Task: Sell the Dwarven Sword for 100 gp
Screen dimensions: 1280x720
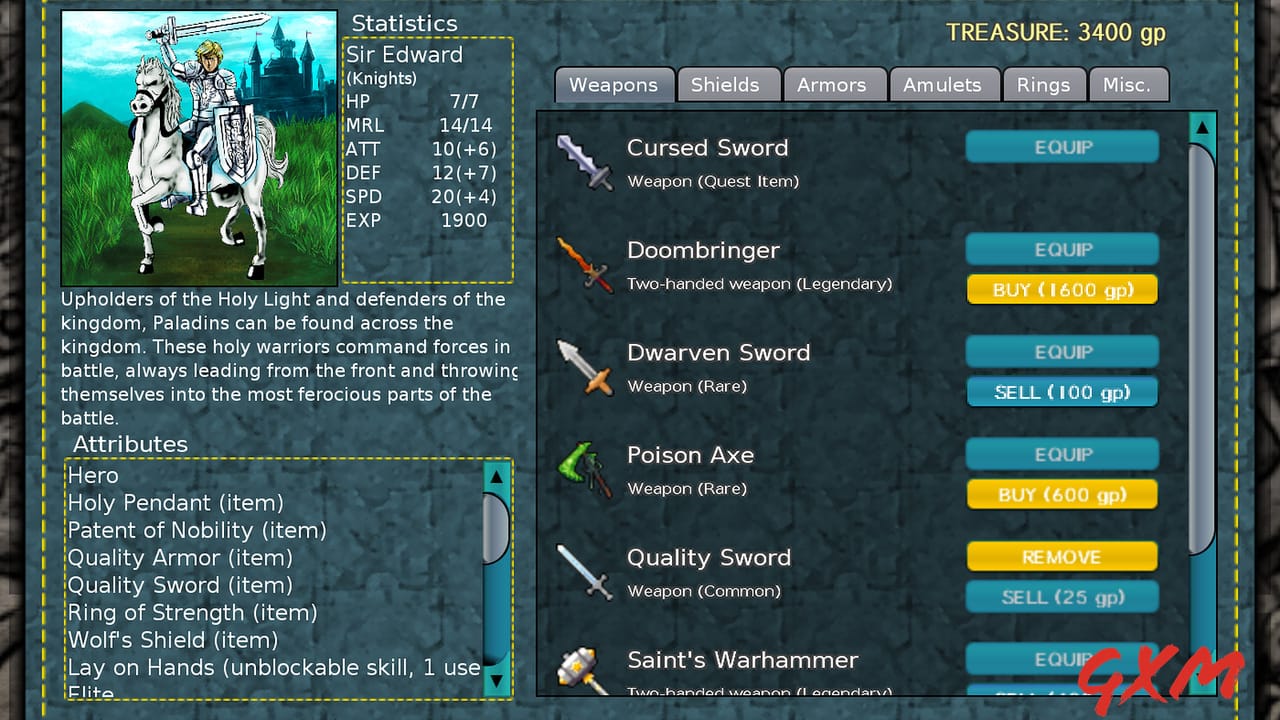Action: (x=1062, y=392)
